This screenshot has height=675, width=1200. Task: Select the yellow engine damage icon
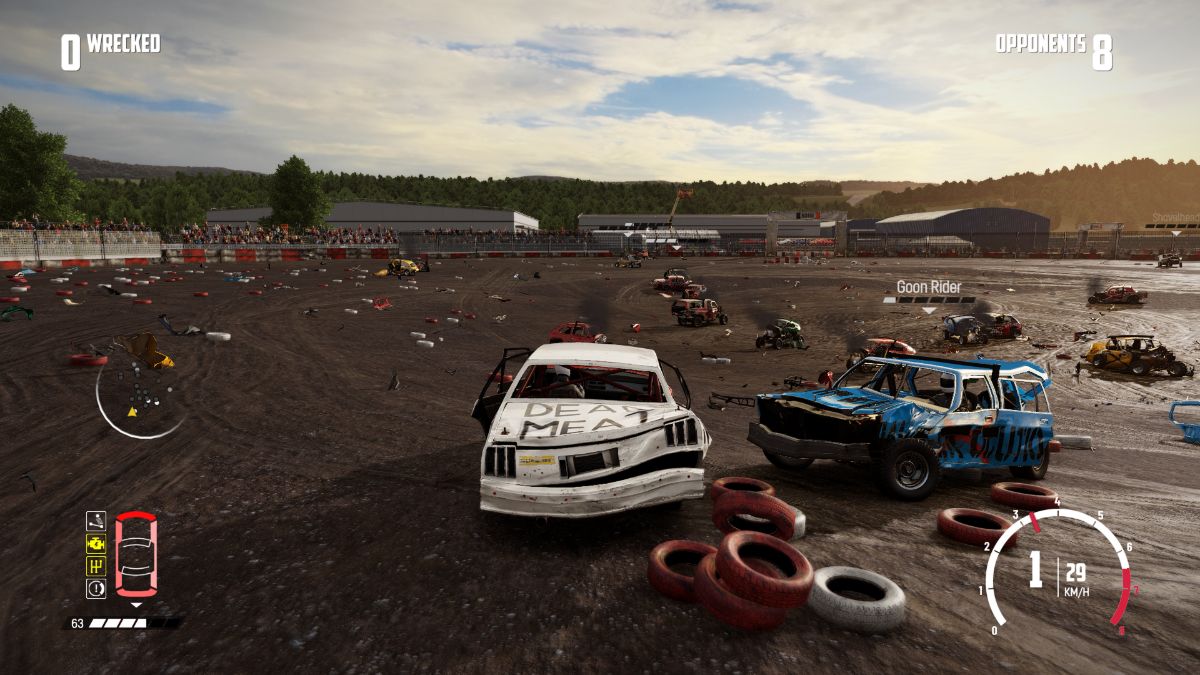pos(96,543)
